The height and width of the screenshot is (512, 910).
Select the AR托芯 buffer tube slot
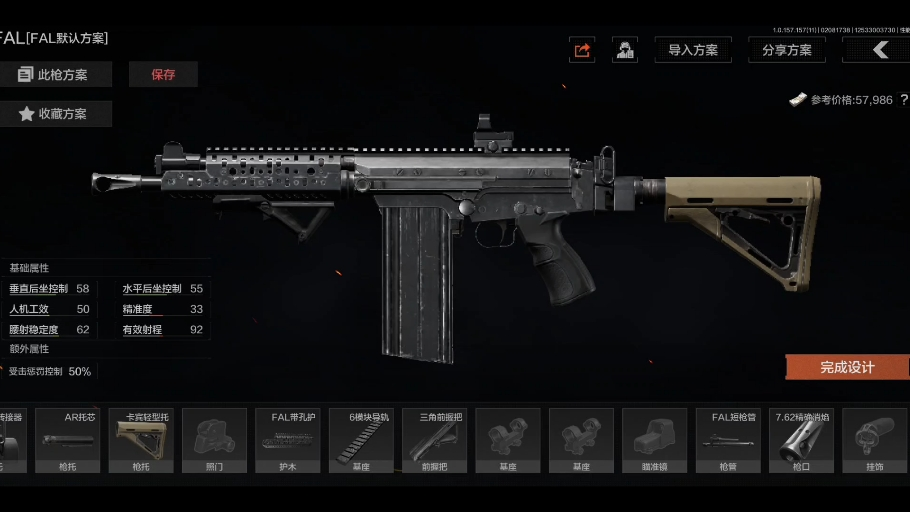click(x=69, y=440)
